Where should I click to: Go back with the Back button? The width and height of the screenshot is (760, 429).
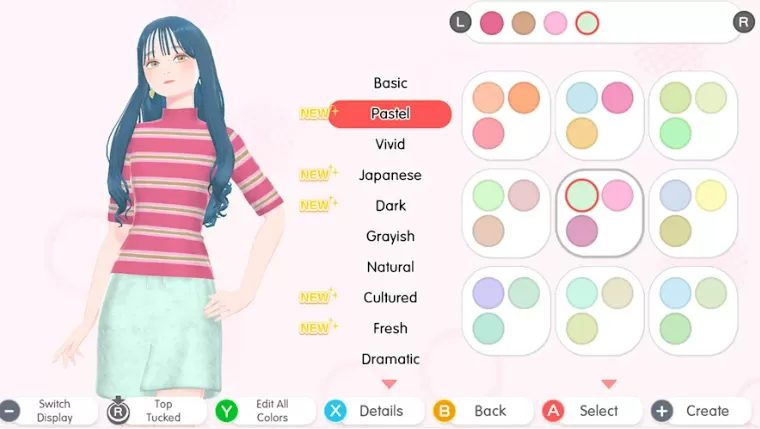(476, 411)
